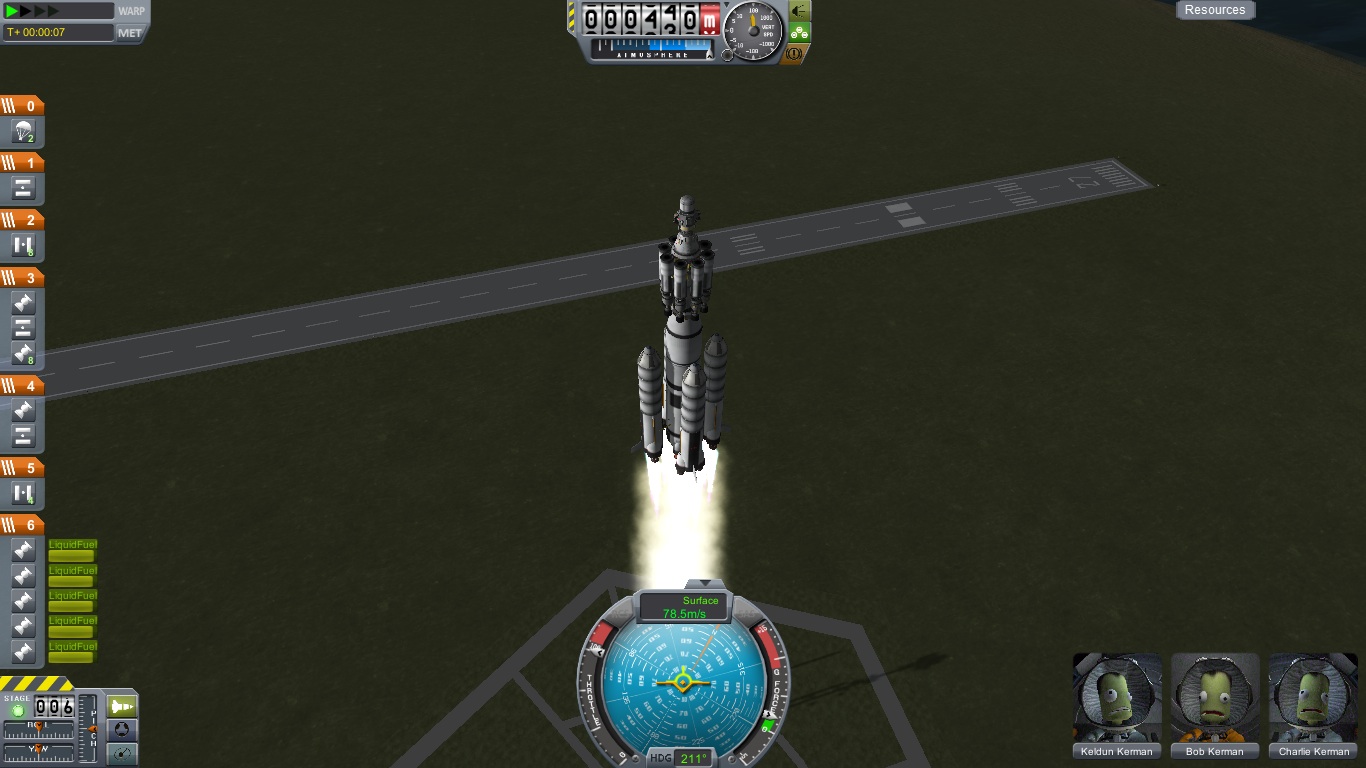1366x768 pixels.
Task: Open the Resources panel
Action: pyautogui.click(x=1215, y=9)
